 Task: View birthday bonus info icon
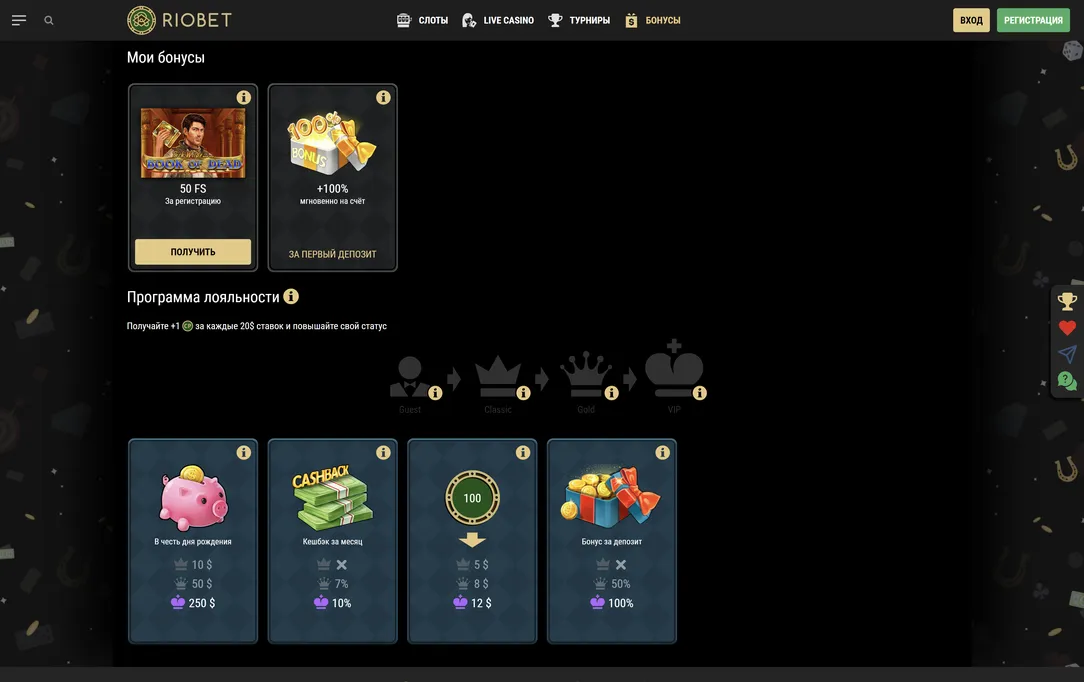[x=243, y=453]
